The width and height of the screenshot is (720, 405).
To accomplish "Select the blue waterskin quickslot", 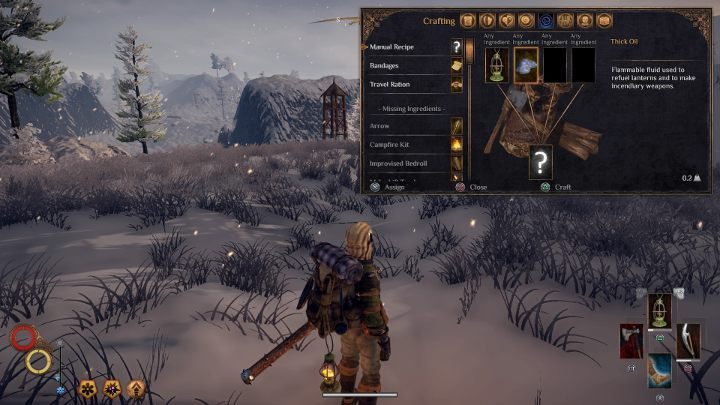I will pyautogui.click(x=660, y=368).
